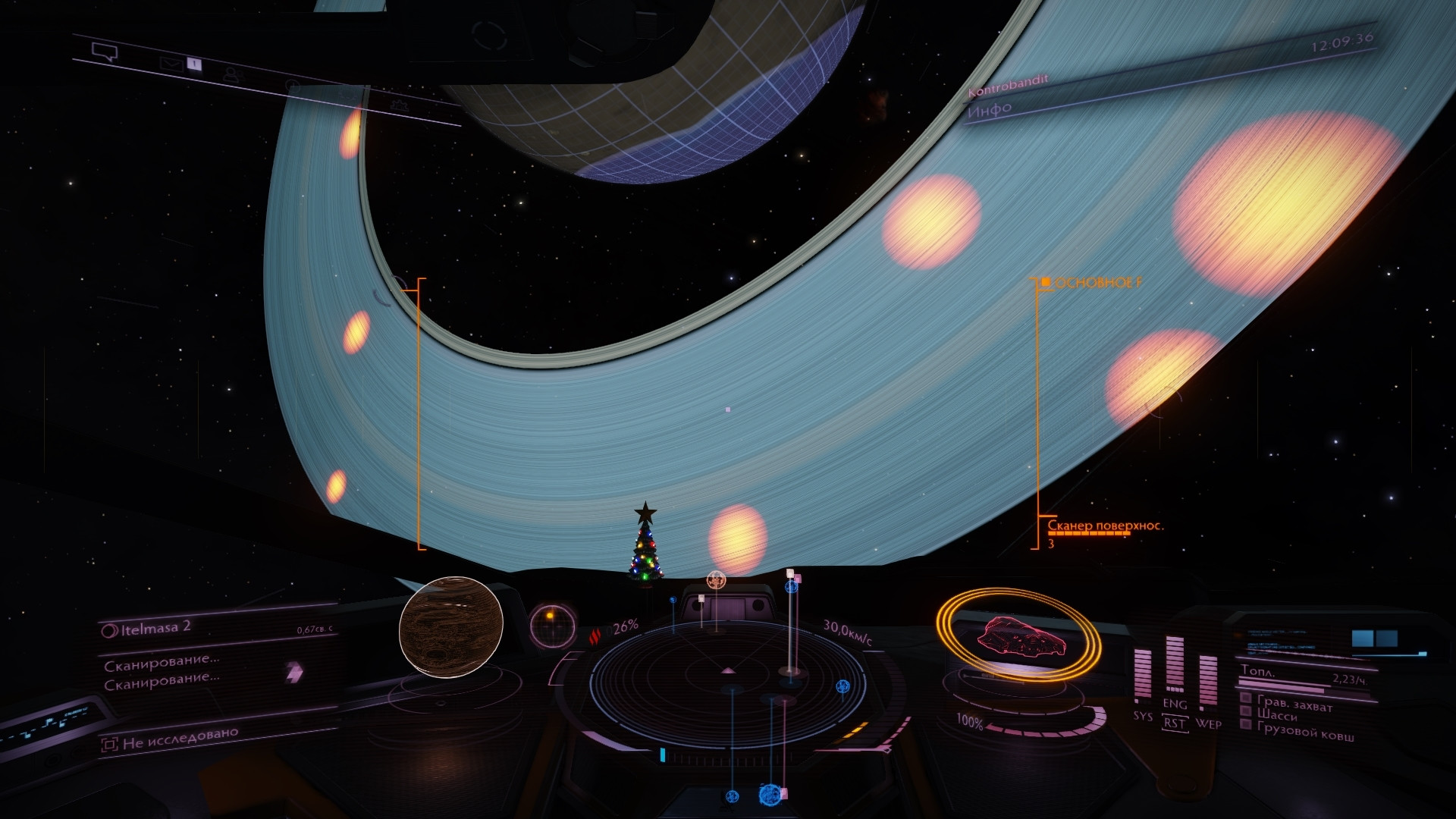The height and width of the screenshot is (819, 1456).
Task: Open the chat speech bubble icon
Action: [x=105, y=52]
